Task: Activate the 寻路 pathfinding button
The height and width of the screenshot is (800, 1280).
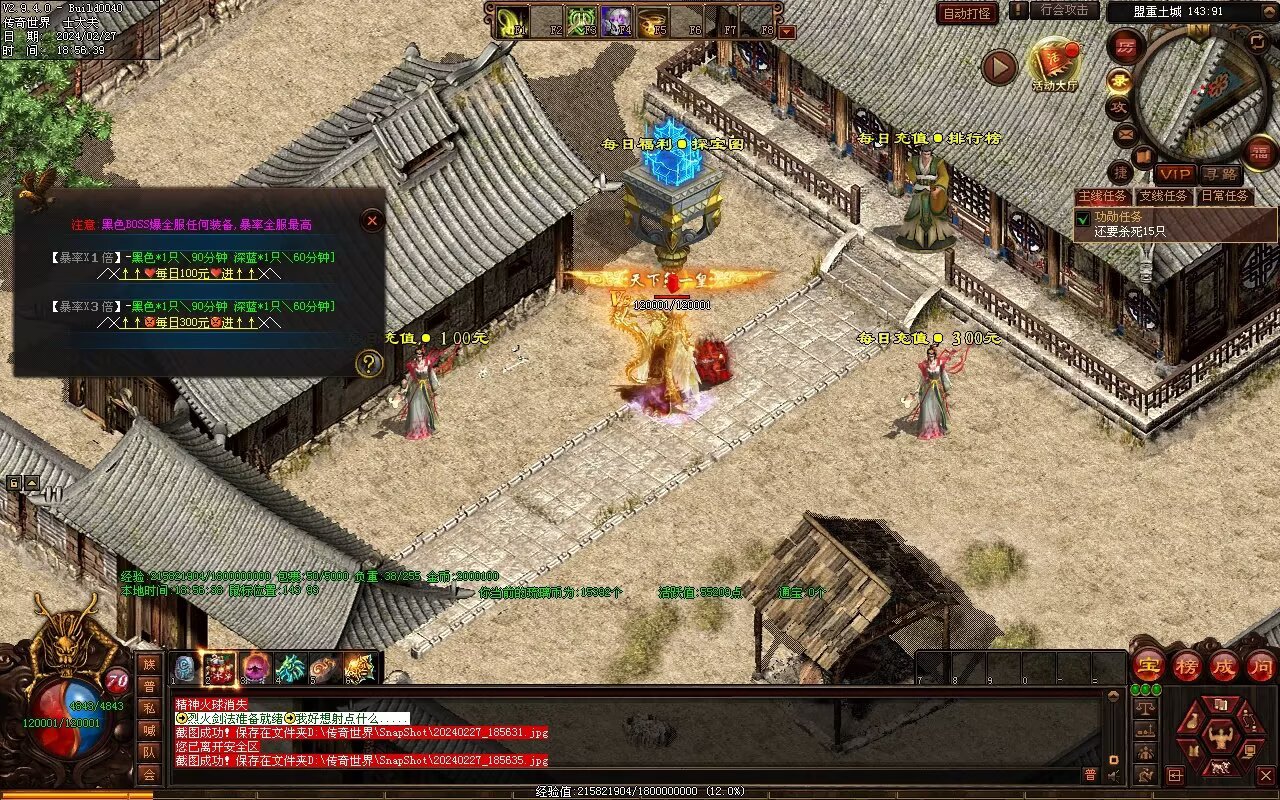Action: (1219, 175)
